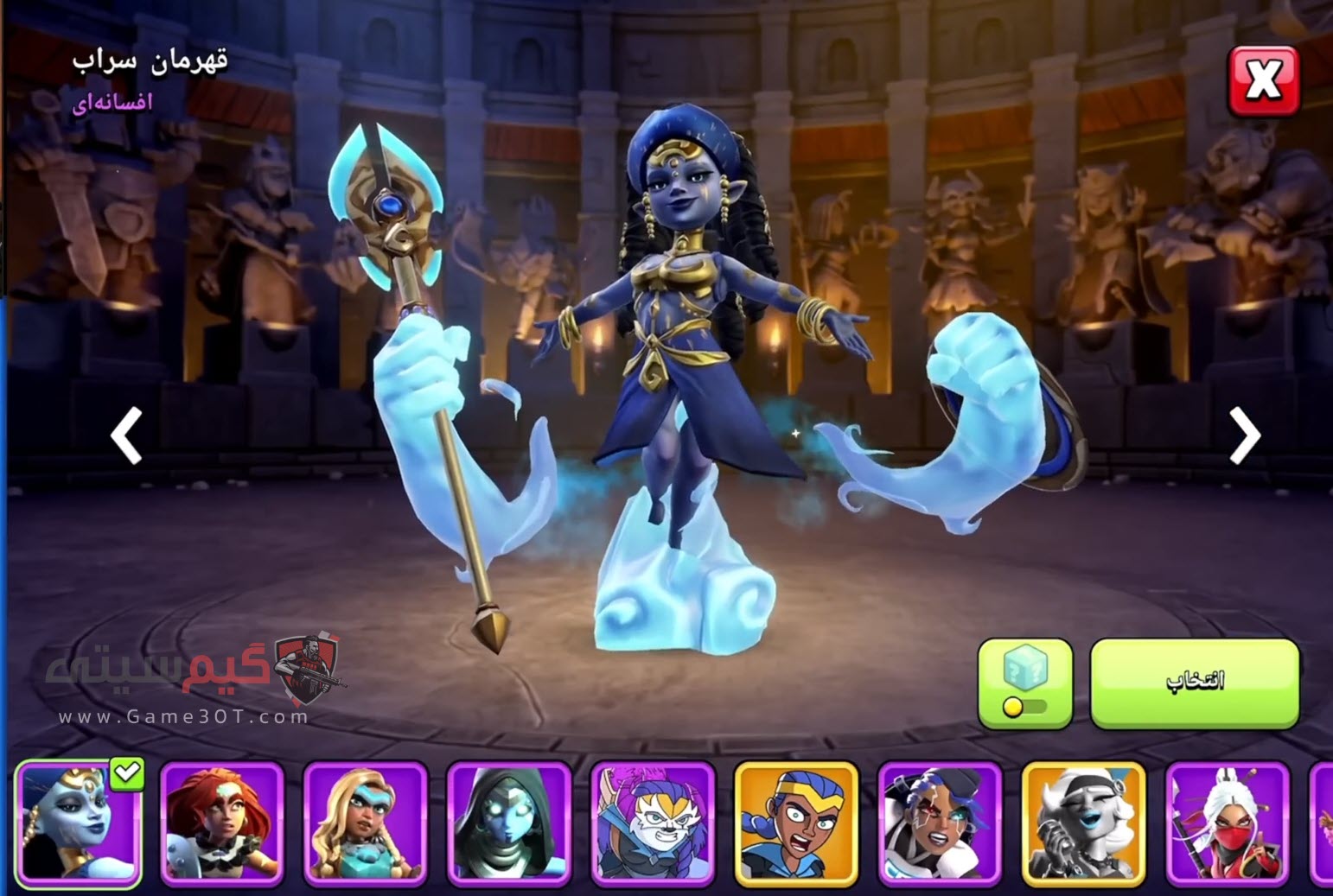Pick the blonde skin with teal mask
The width and height of the screenshot is (1333, 896).
pyautogui.click(x=366, y=824)
